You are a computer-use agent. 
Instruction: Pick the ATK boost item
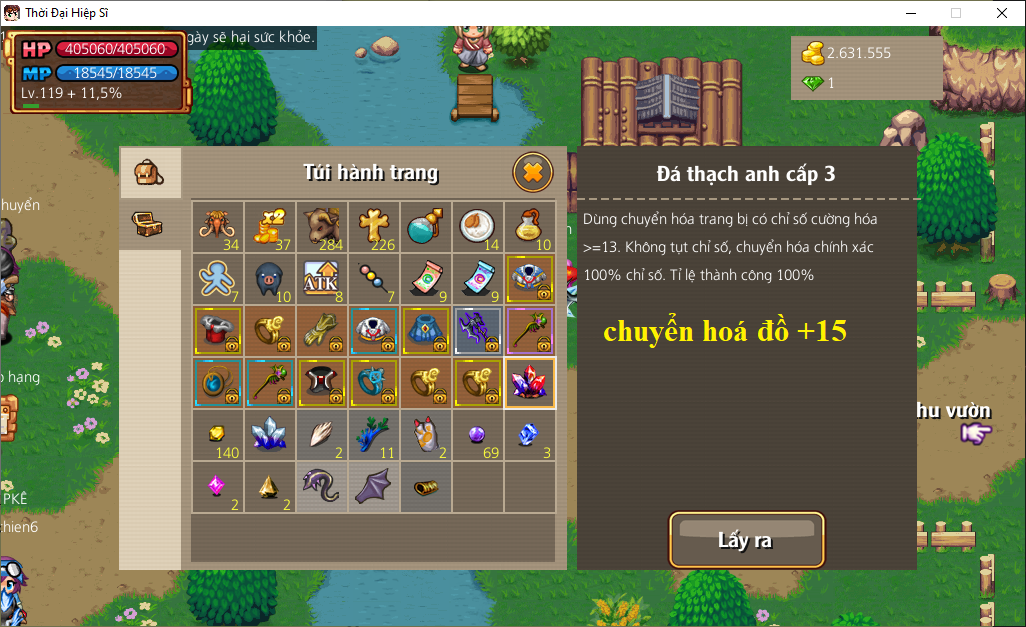pos(321,279)
